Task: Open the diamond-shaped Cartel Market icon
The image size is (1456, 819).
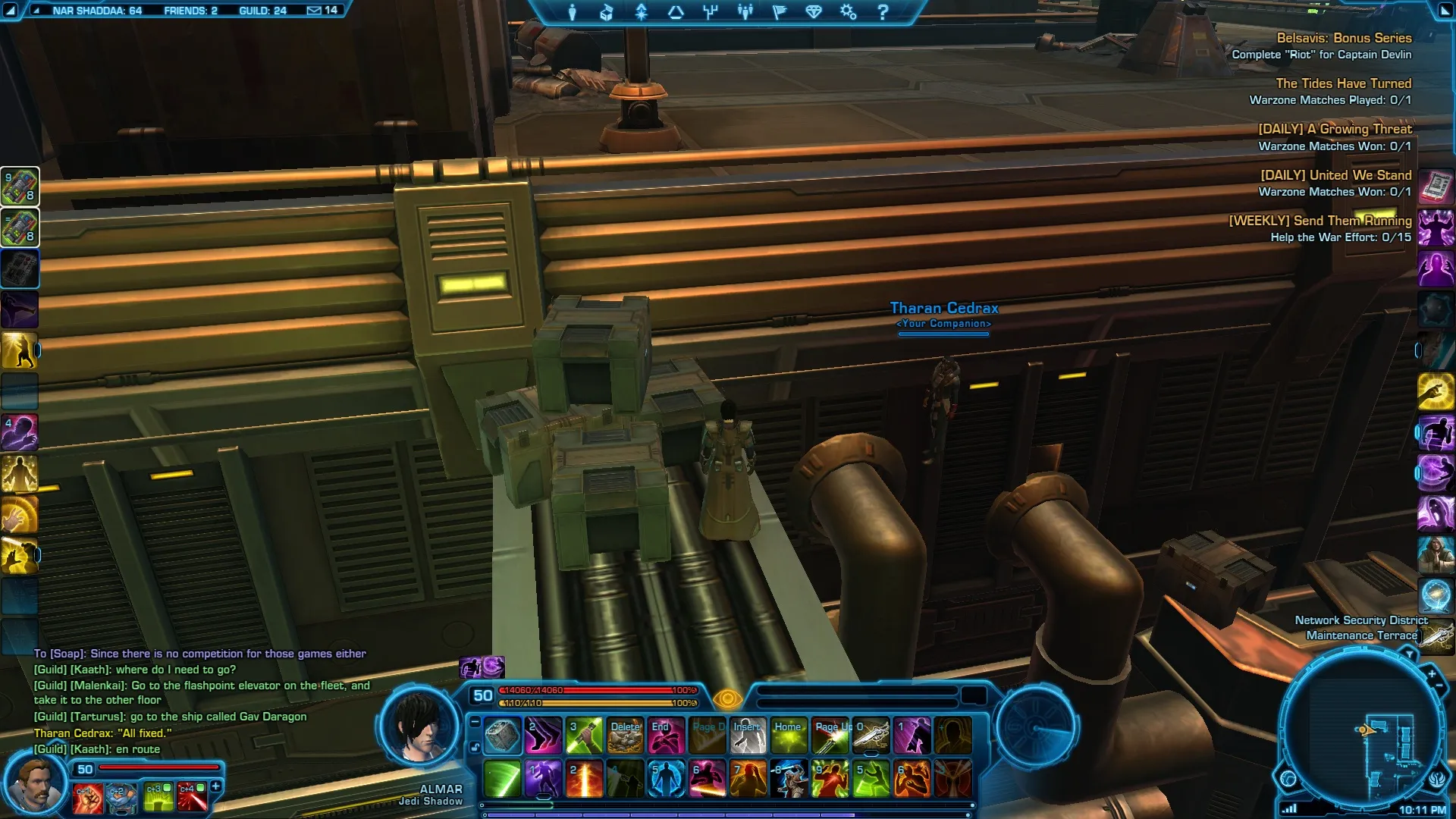Action: click(x=814, y=12)
